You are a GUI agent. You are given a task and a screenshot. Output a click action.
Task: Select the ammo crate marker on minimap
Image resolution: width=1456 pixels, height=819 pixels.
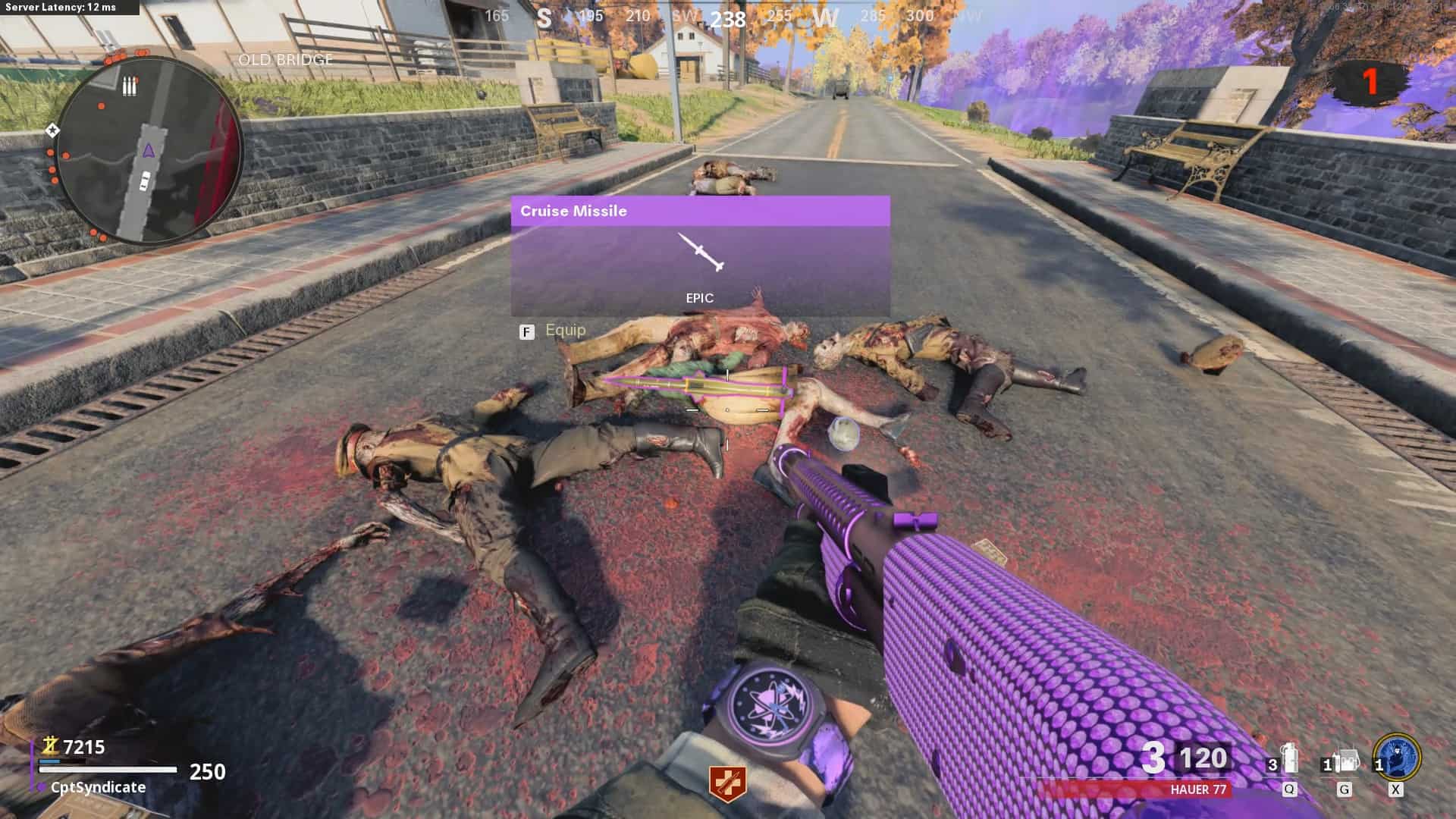pos(130,86)
